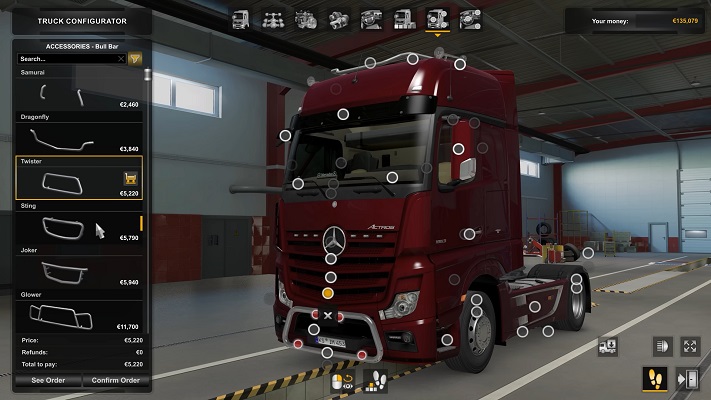Toggle the truck headlights icon
The image size is (711, 400).
point(662,346)
